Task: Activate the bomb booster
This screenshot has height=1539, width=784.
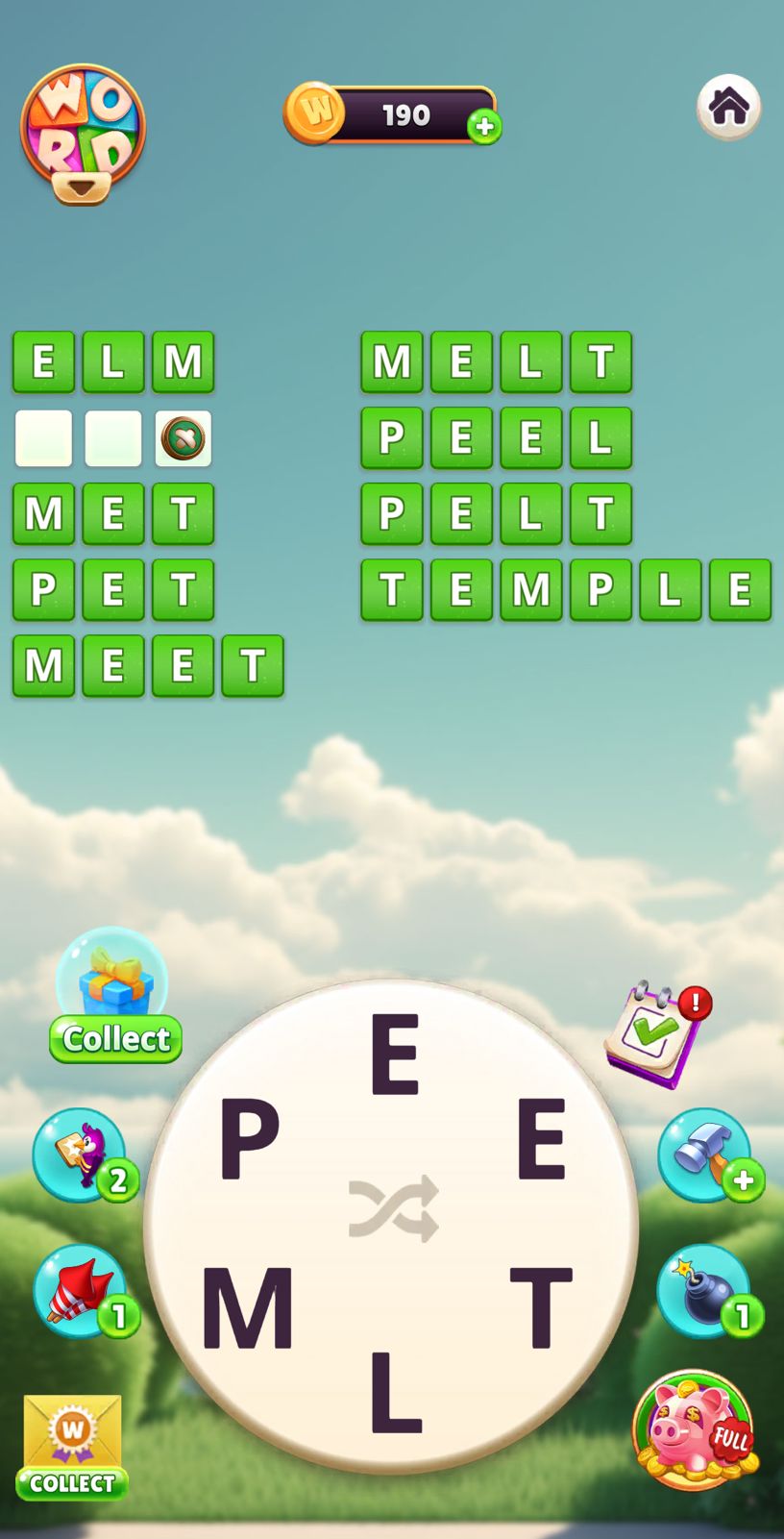Action: tap(705, 1290)
